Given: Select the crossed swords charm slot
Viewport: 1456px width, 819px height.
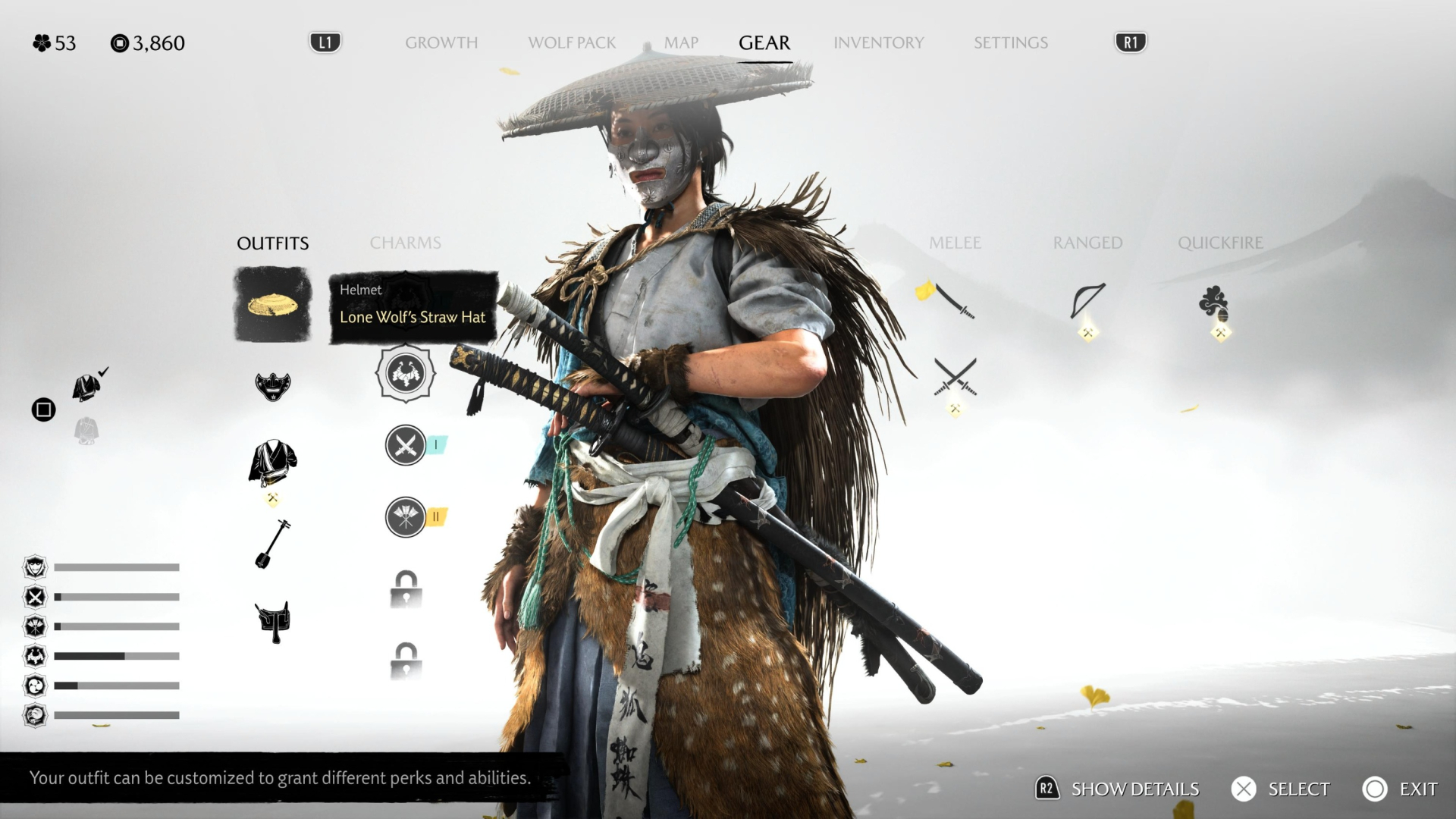Looking at the screenshot, I should coord(406,445).
